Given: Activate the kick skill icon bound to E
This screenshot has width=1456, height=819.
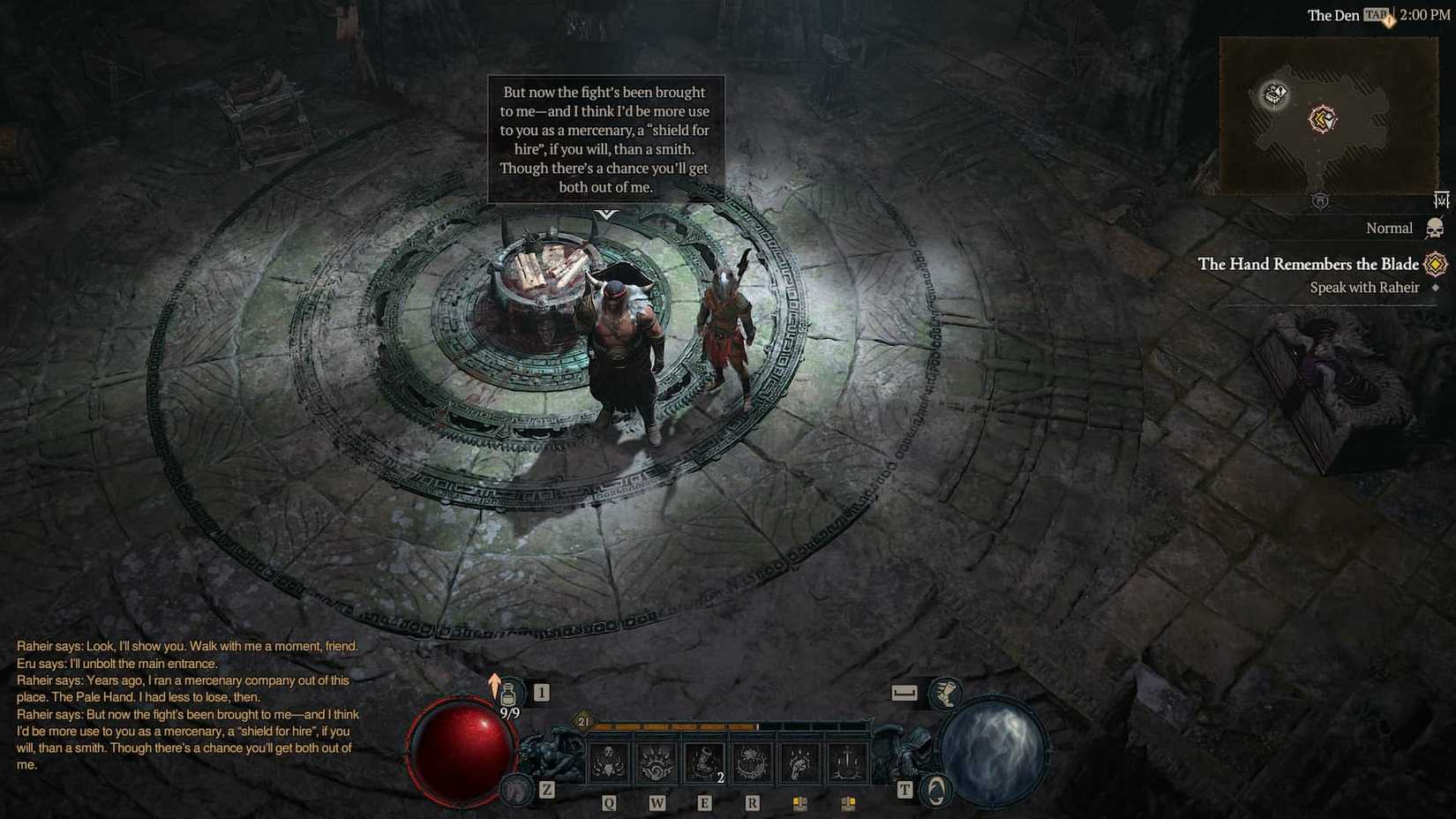Looking at the screenshot, I should [705, 761].
